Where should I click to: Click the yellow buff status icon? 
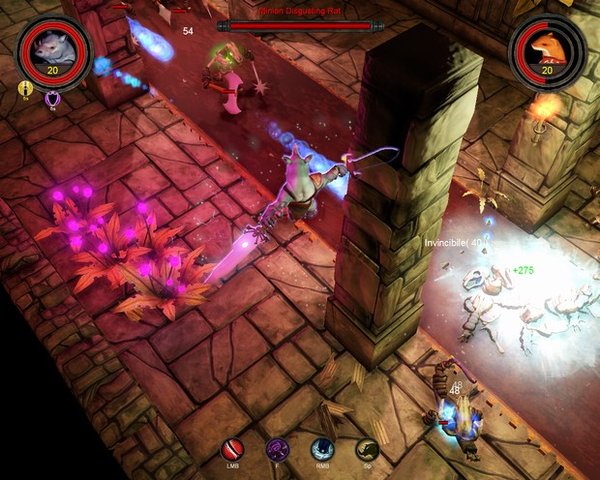[26, 88]
